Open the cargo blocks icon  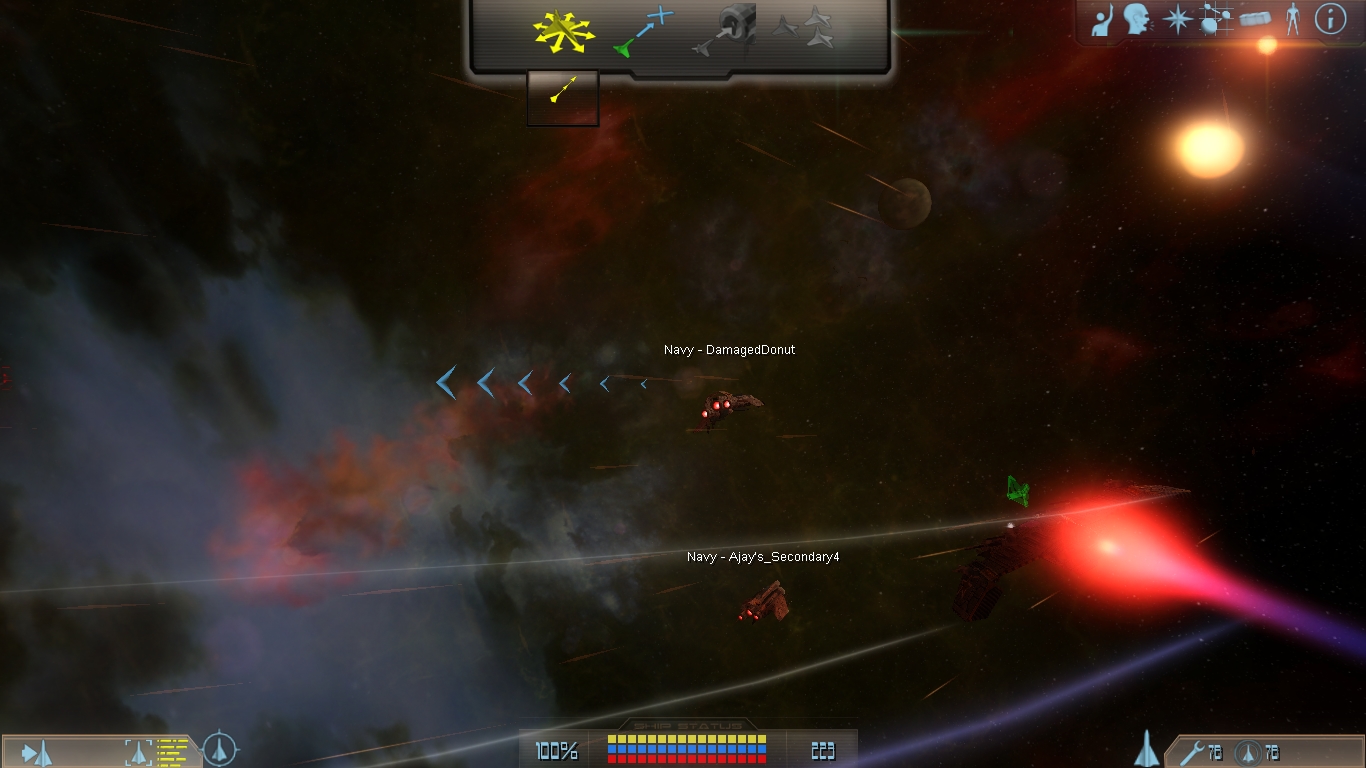[1254, 19]
